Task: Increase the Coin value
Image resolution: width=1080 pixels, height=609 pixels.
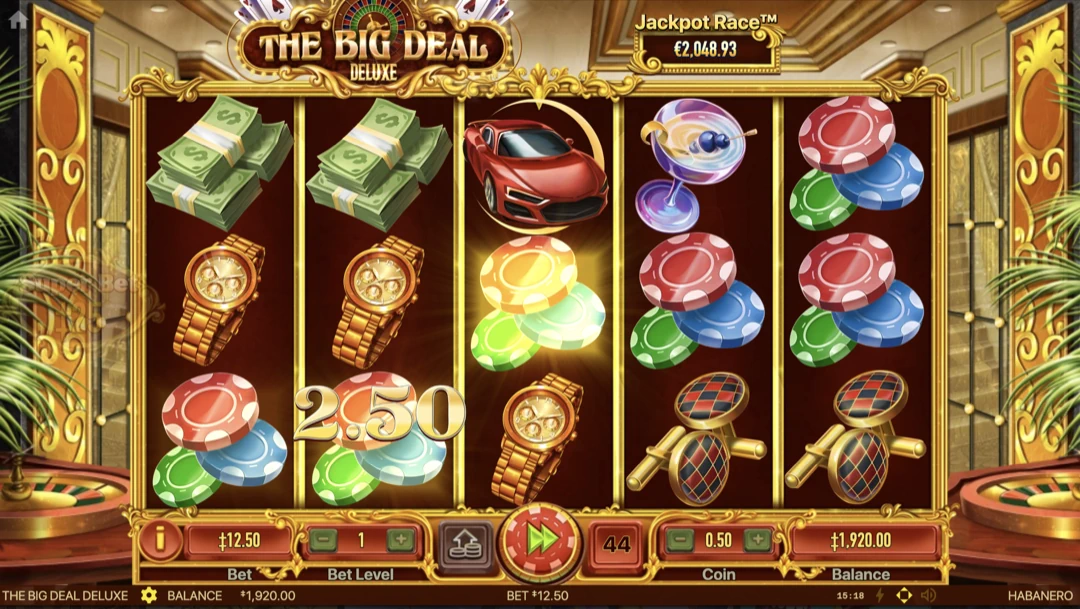Action: coord(758,541)
